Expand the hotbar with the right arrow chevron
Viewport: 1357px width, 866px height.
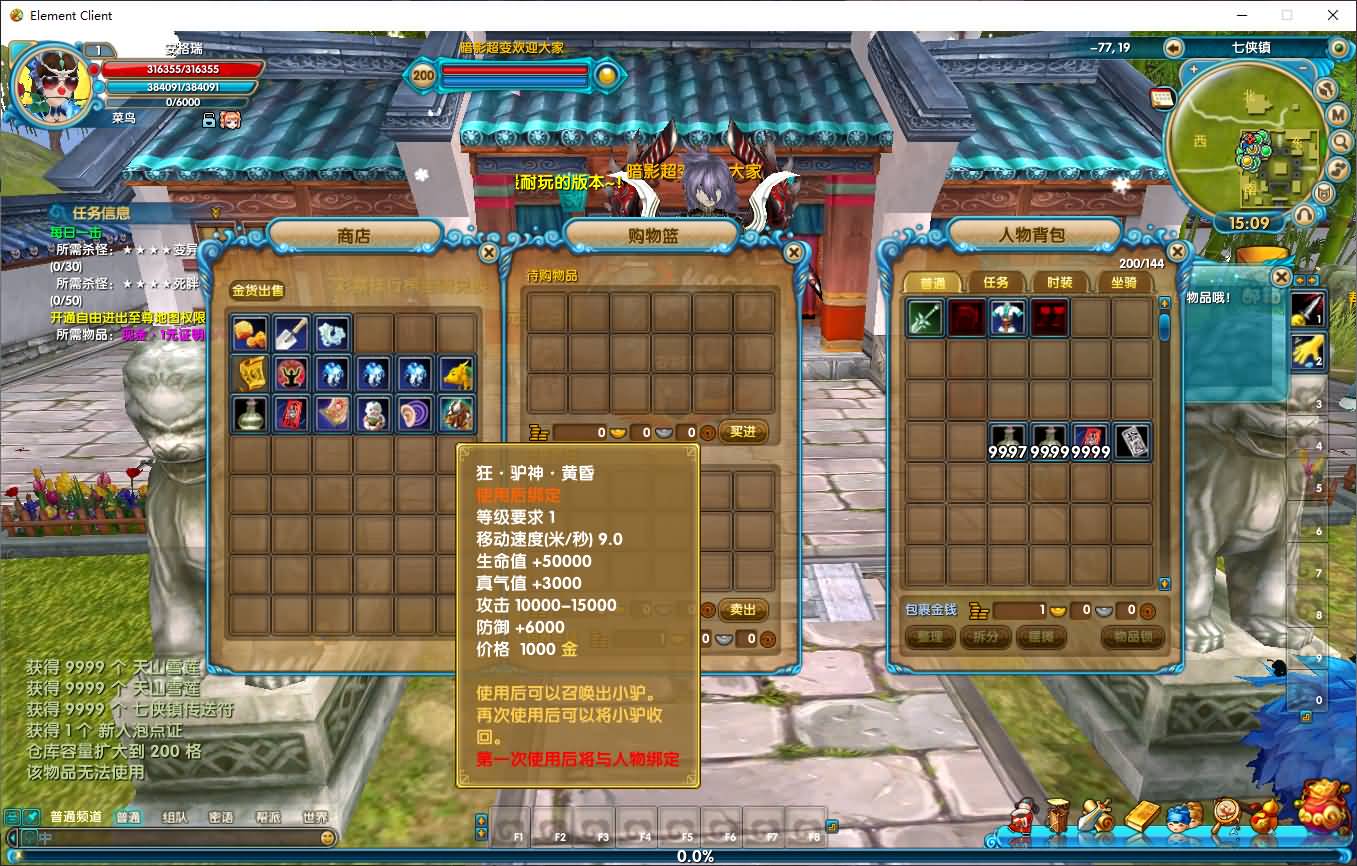[833, 826]
